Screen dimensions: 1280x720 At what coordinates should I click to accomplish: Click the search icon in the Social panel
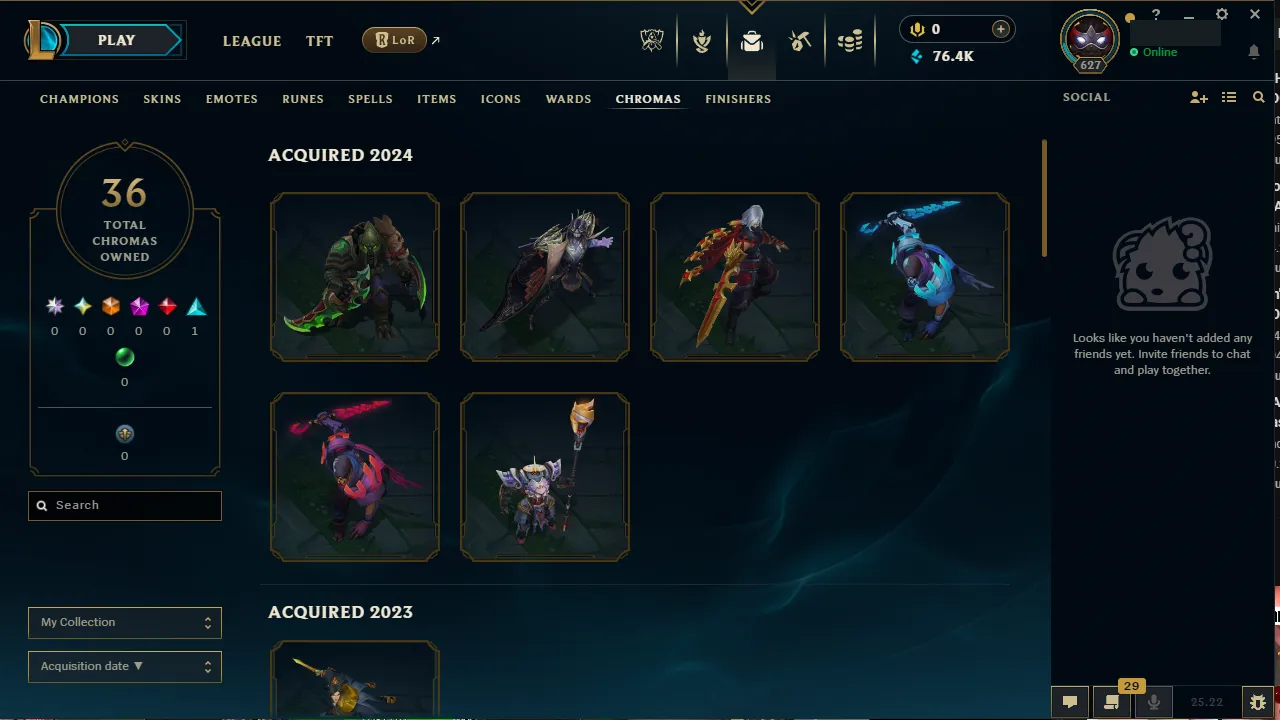coord(1258,97)
